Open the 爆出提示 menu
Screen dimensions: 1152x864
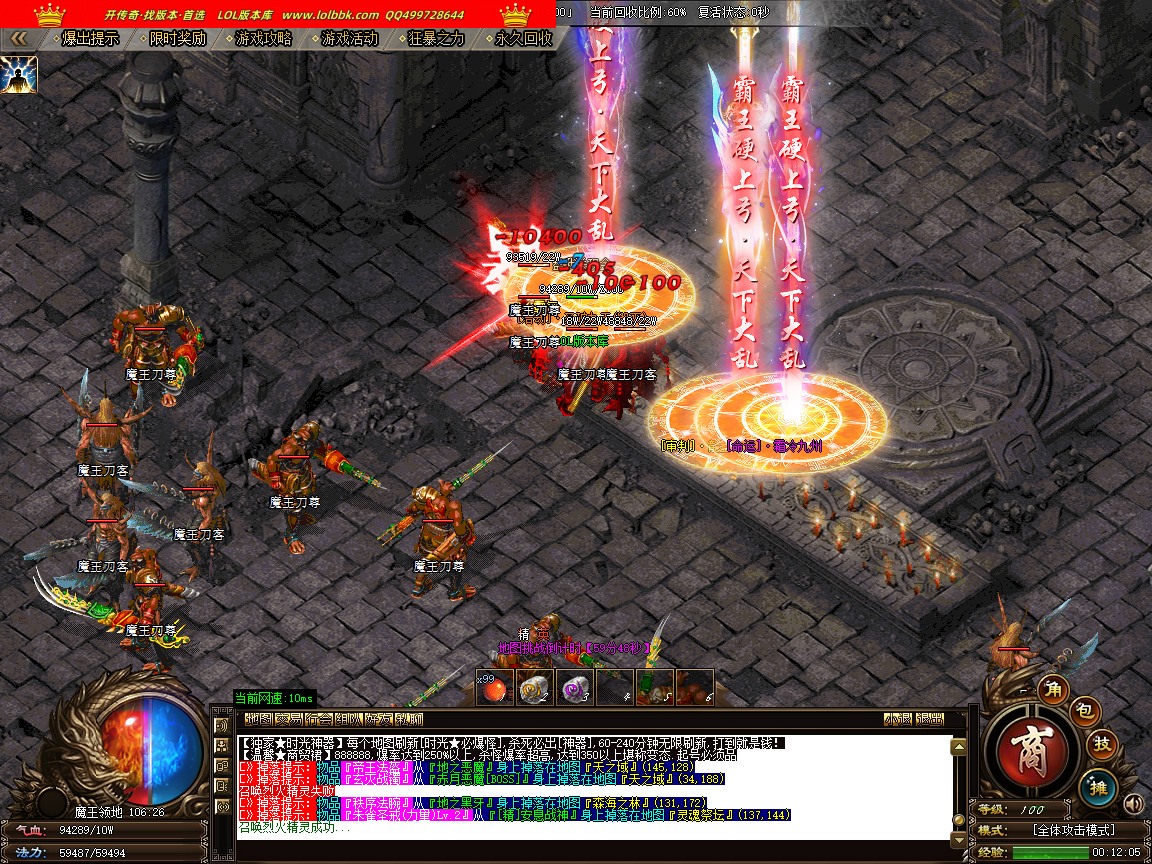point(90,39)
